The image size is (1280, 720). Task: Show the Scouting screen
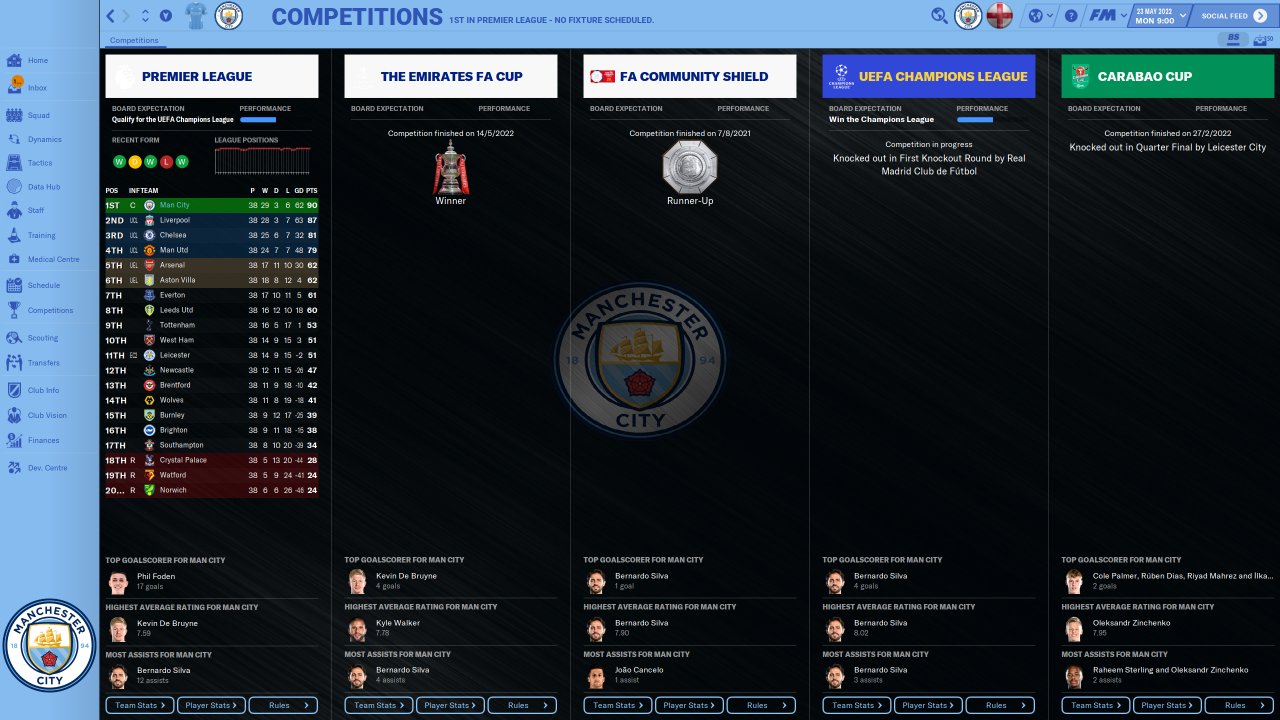[42, 338]
